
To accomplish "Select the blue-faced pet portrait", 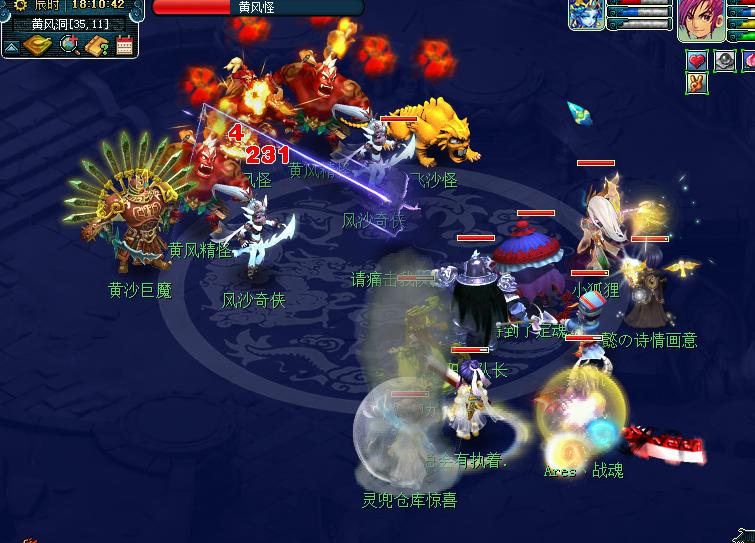I will point(587,15).
